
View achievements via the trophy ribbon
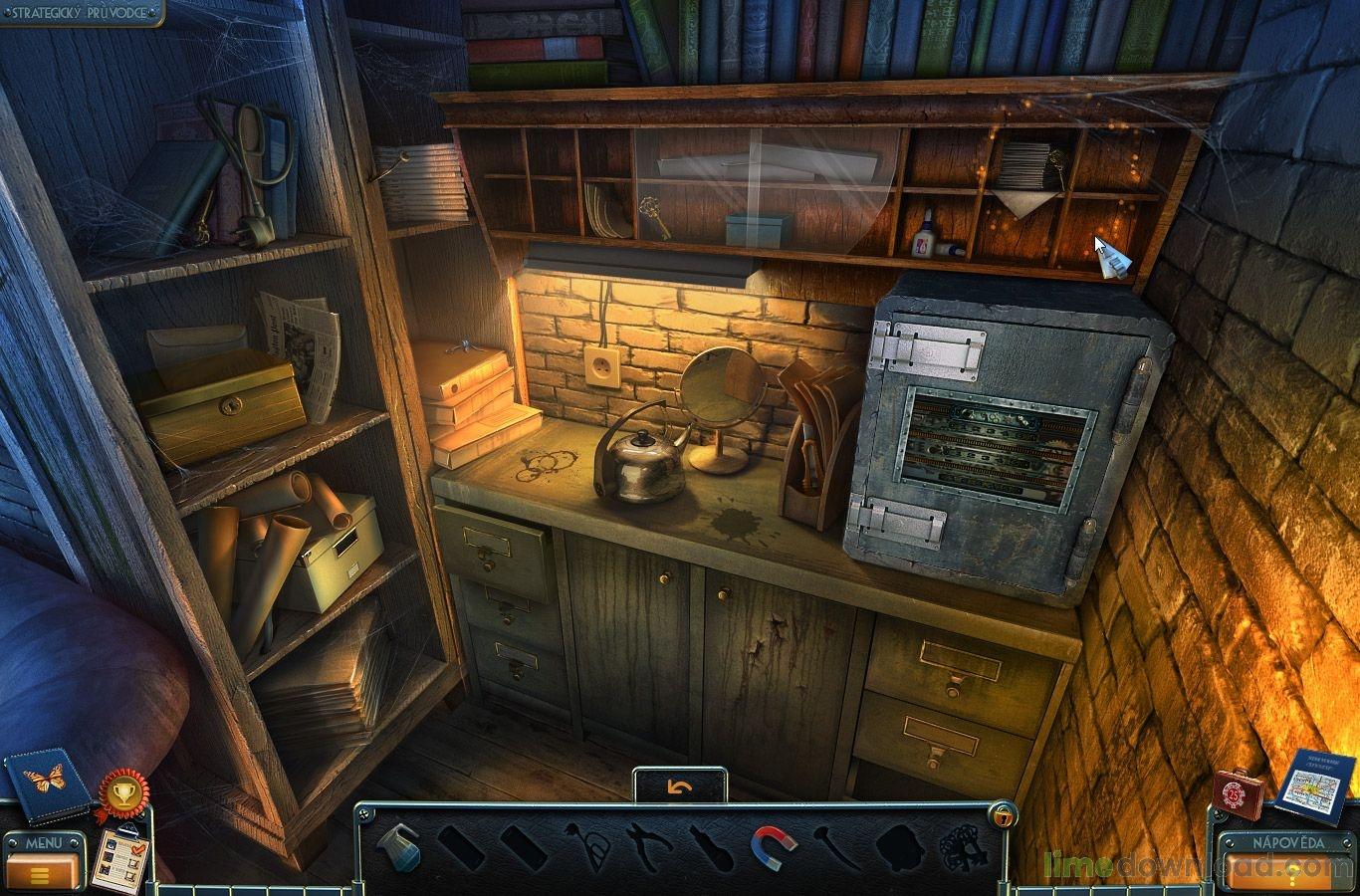pyautogui.click(x=124, y=793)
